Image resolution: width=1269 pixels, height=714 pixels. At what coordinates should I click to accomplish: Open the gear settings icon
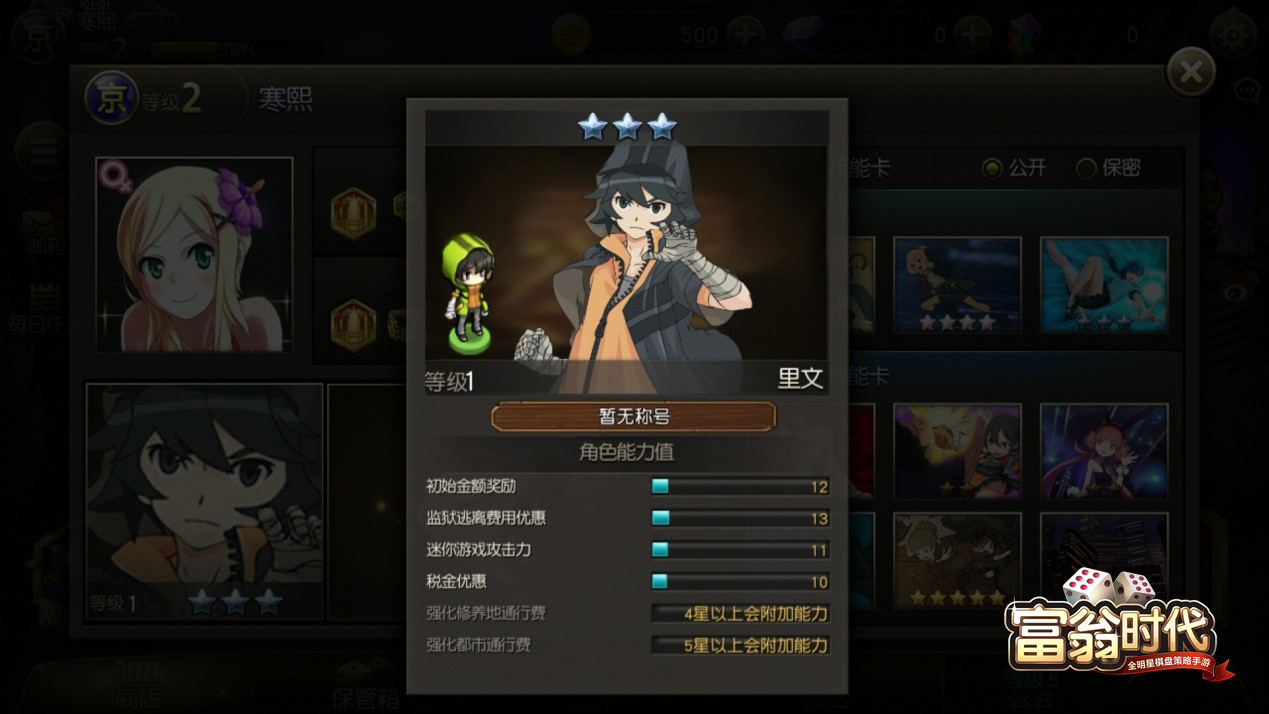1233,35
